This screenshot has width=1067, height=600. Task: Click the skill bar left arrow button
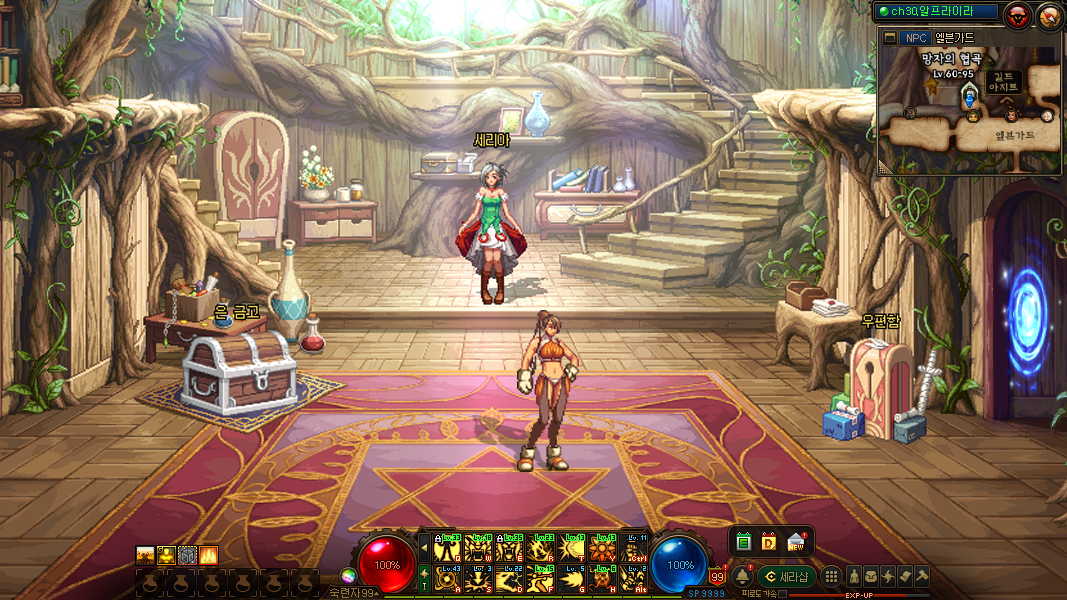[423, 548]
